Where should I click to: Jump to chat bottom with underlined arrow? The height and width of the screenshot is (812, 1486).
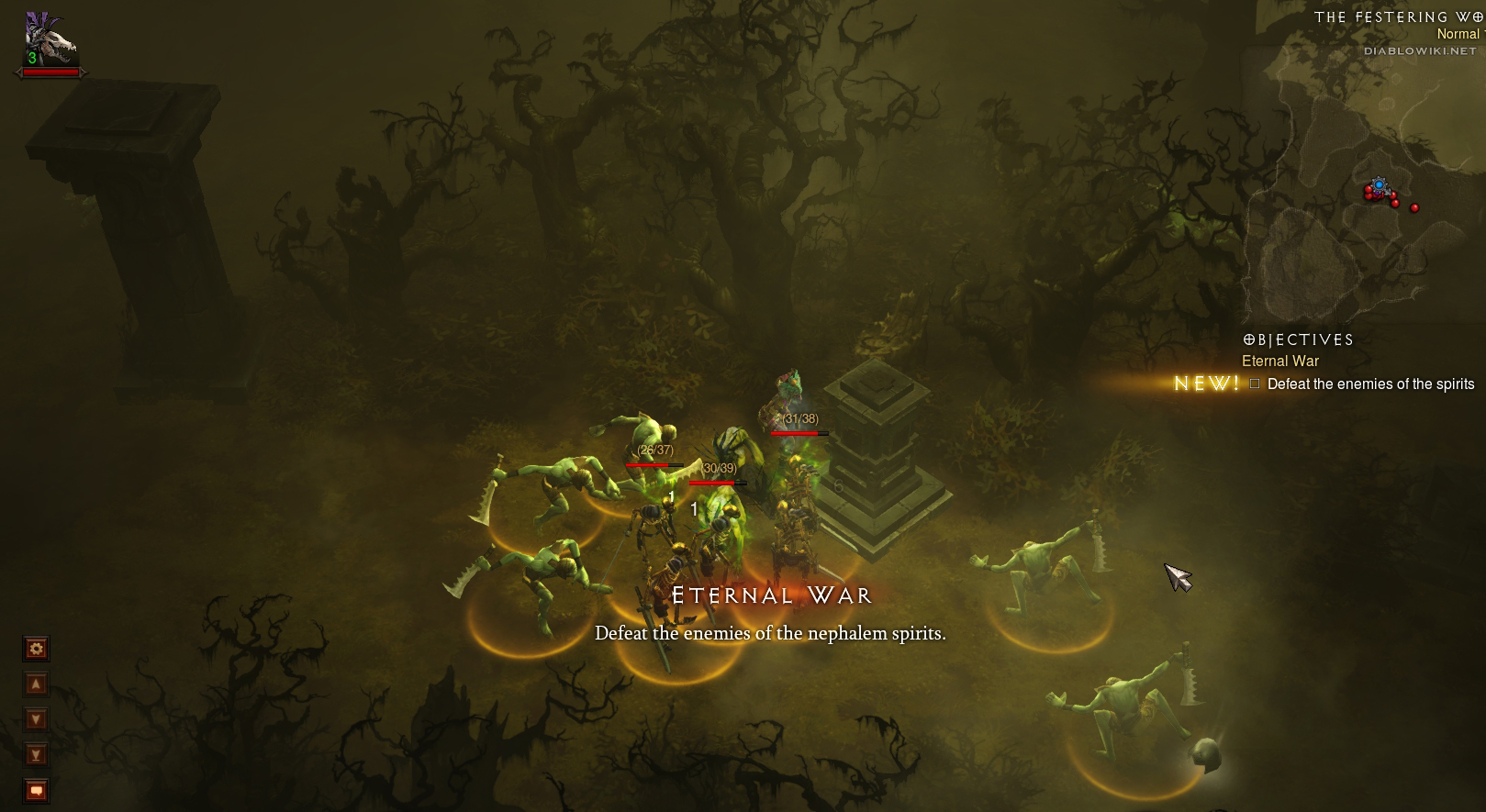point(36,755)
